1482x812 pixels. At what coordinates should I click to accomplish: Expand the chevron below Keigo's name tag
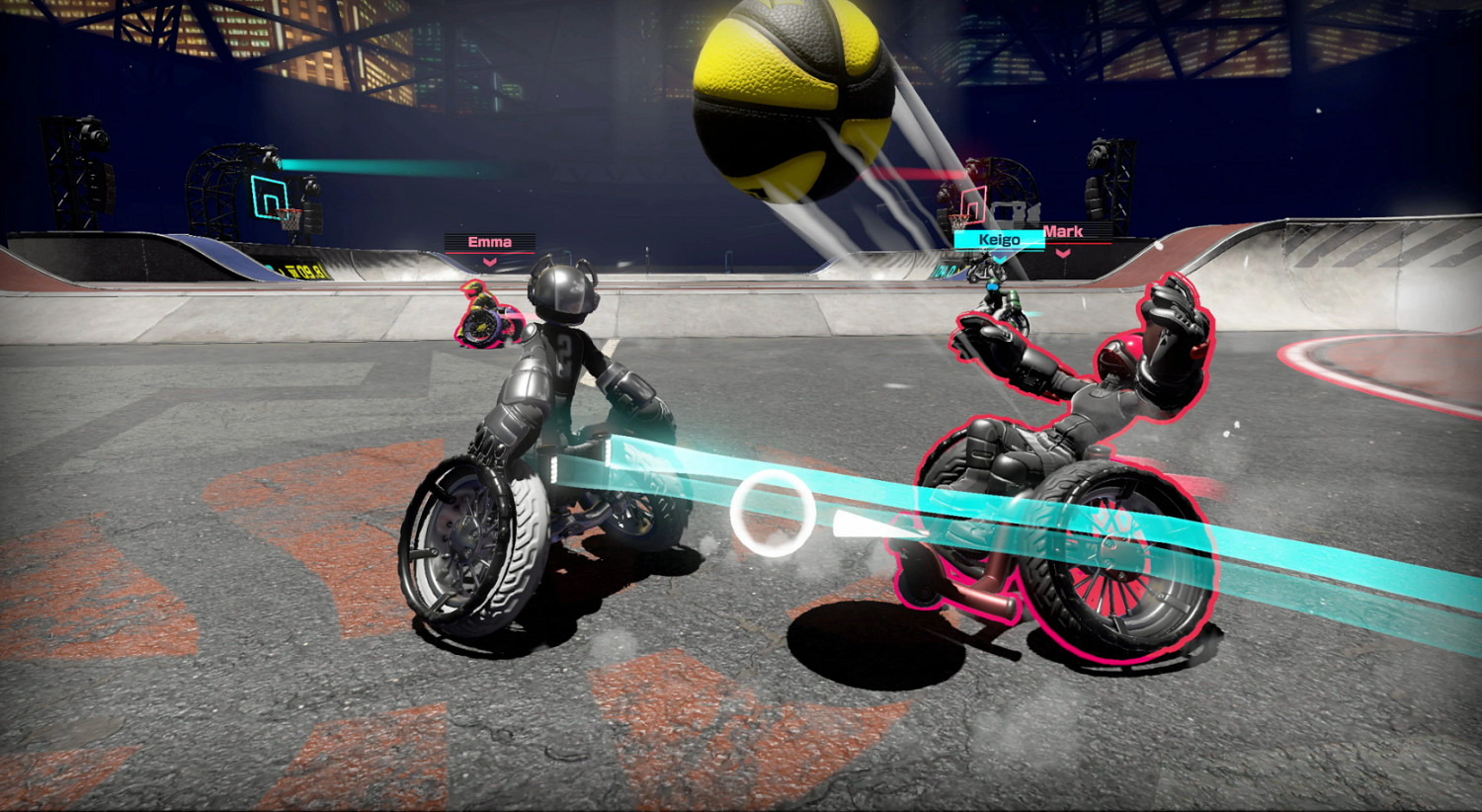(999, 257)
